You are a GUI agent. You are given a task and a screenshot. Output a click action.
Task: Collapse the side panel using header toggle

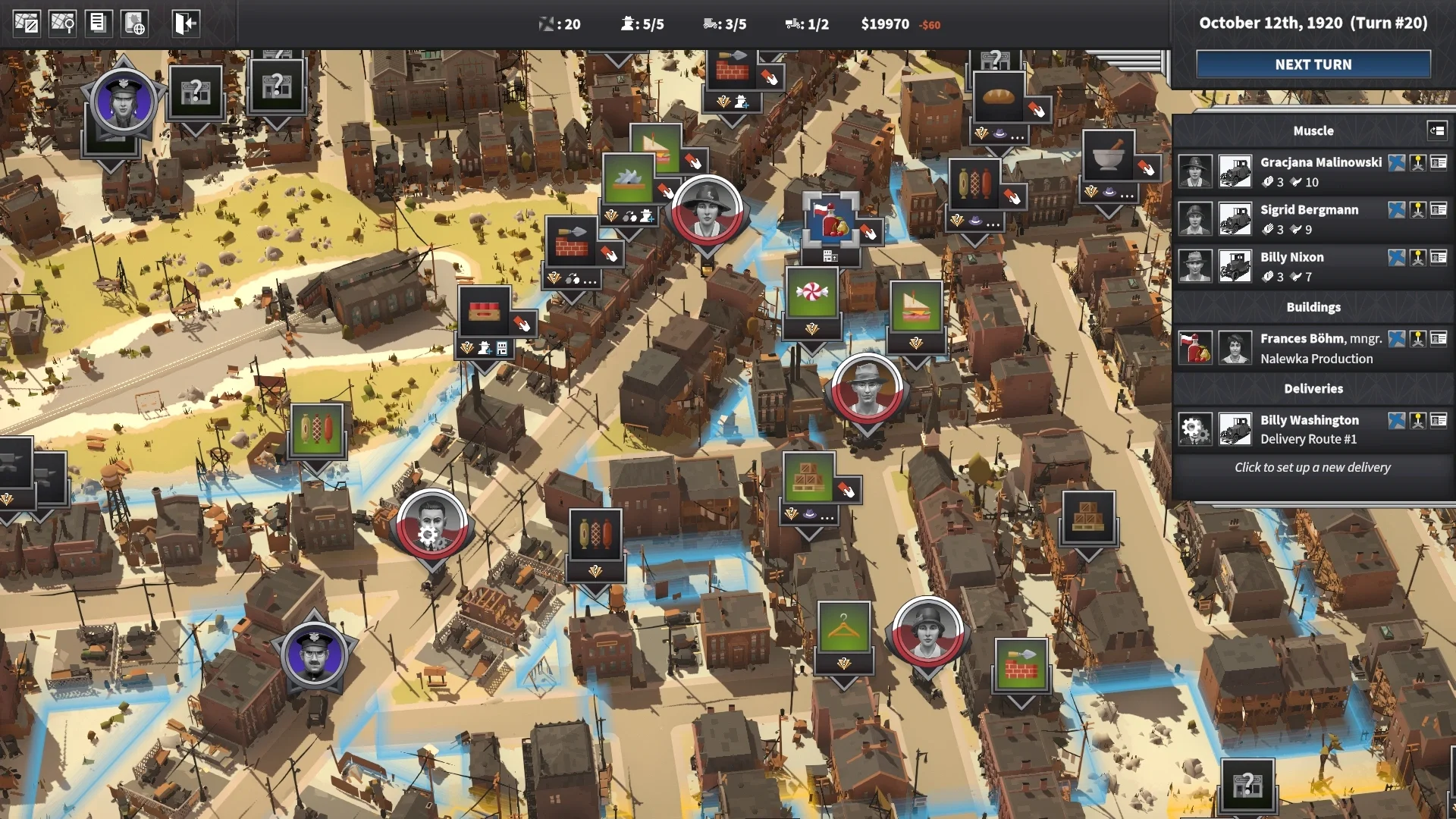(1436, 130)
